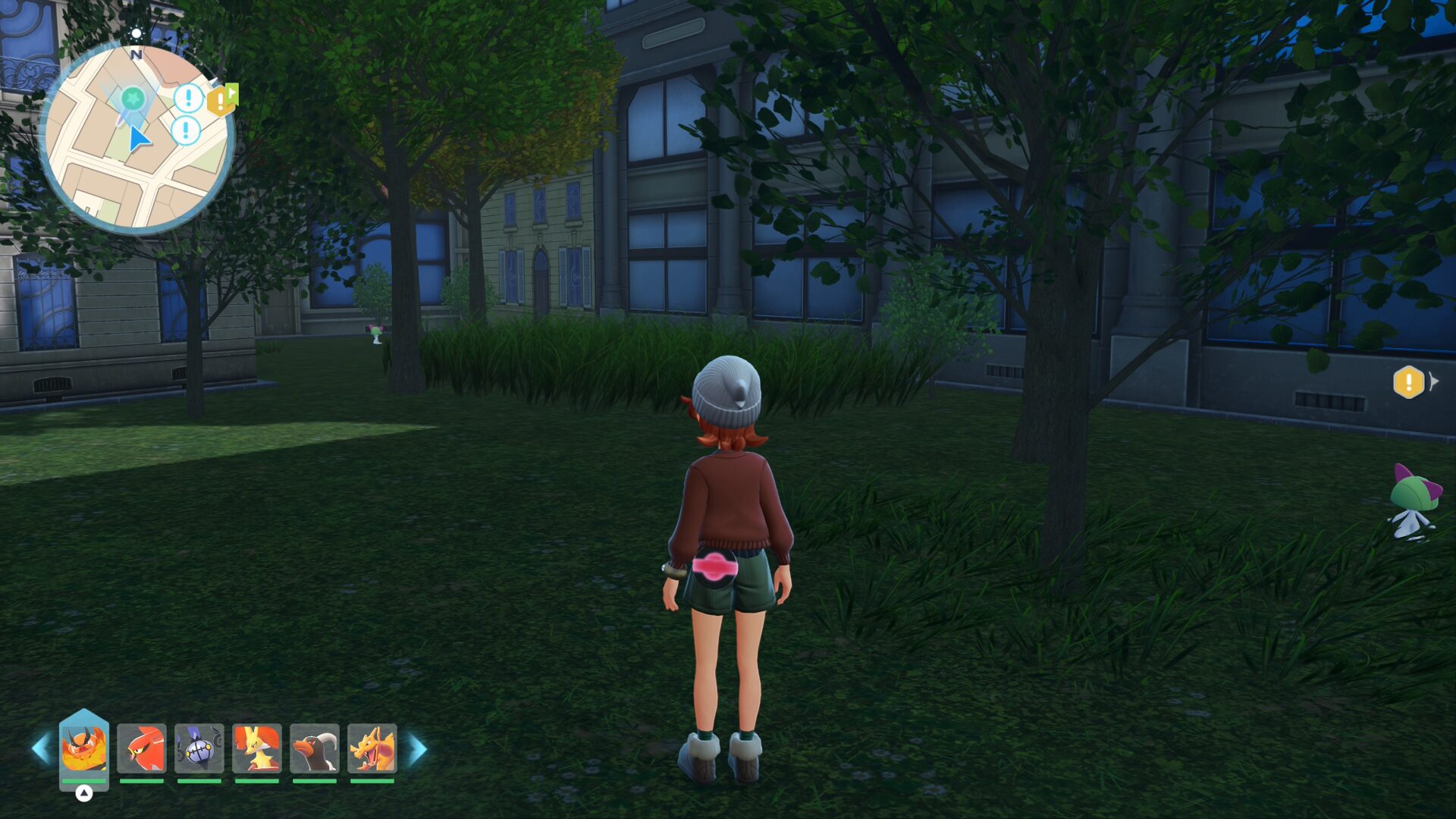
Task: Switch to Delphox in the party bar
Action: point(257,748)
